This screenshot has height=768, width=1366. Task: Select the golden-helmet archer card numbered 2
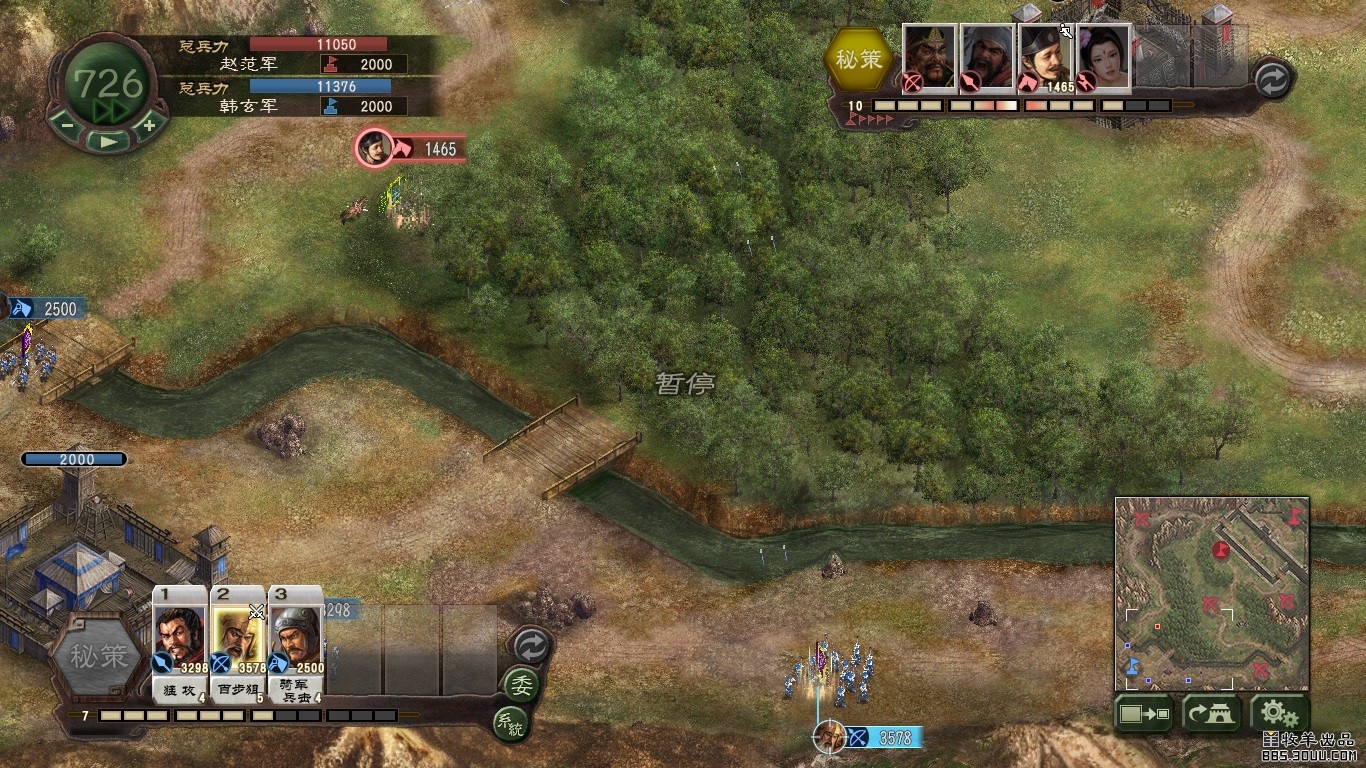click(238, 640)
